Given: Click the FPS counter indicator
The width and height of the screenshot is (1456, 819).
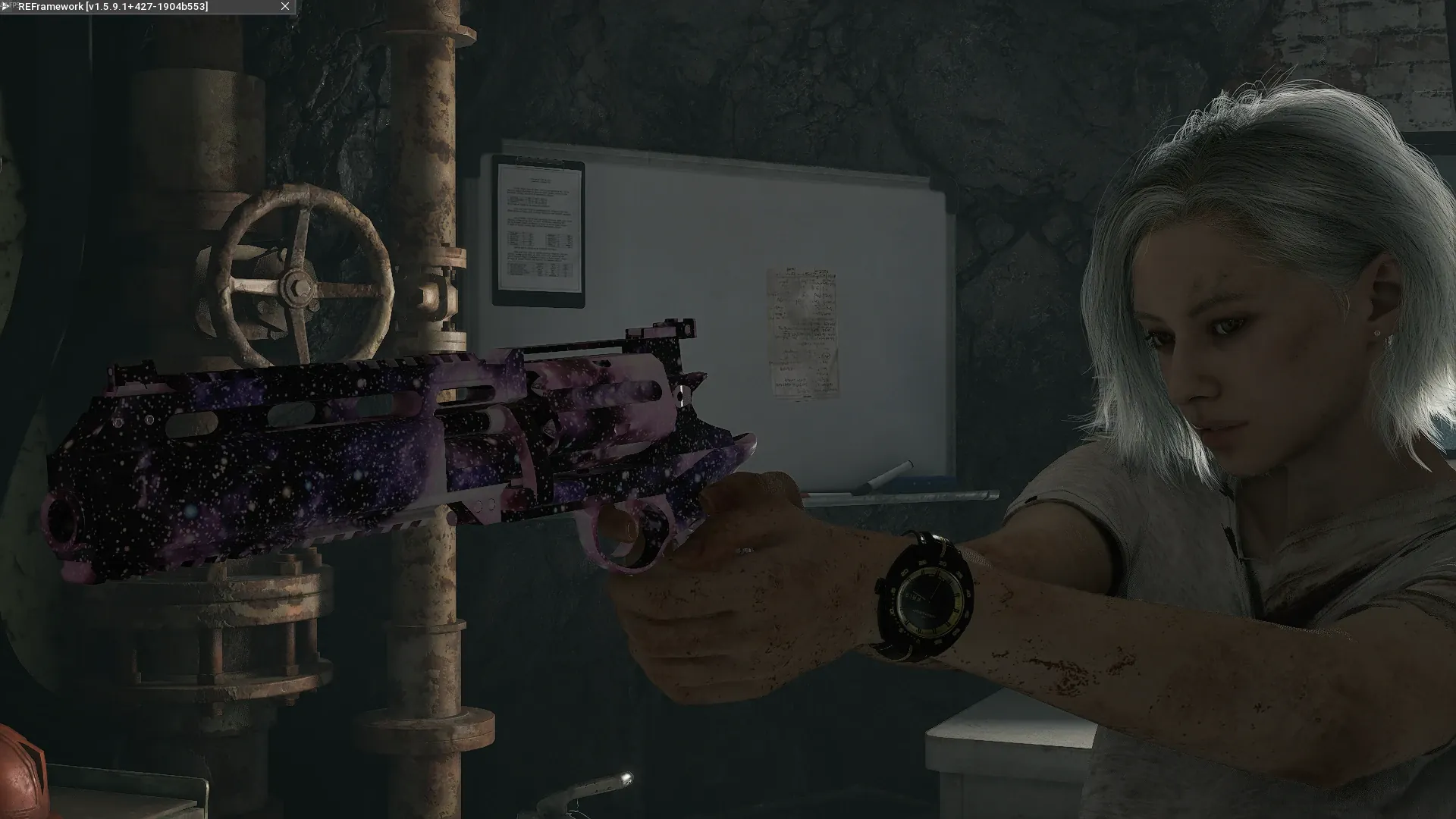Looking at the screenshot, I should point(14,5).
